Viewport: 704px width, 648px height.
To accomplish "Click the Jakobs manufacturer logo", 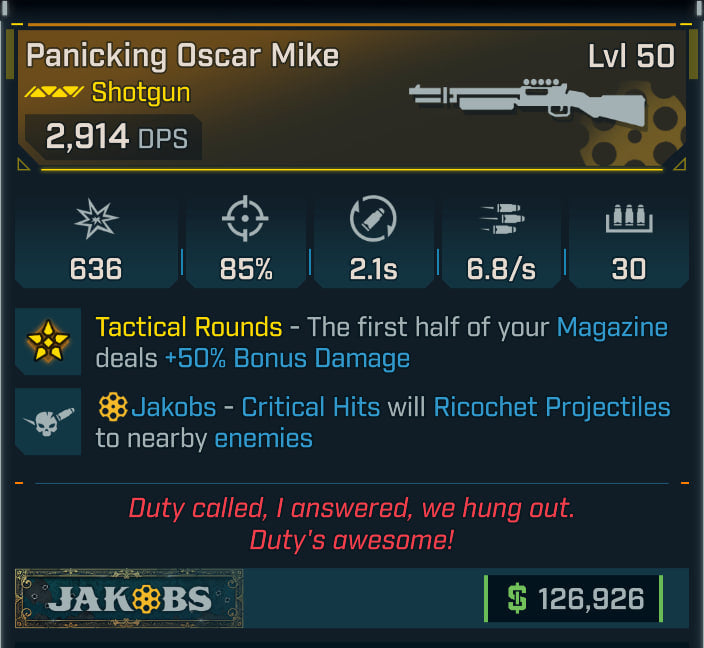I will click(129, 599).
